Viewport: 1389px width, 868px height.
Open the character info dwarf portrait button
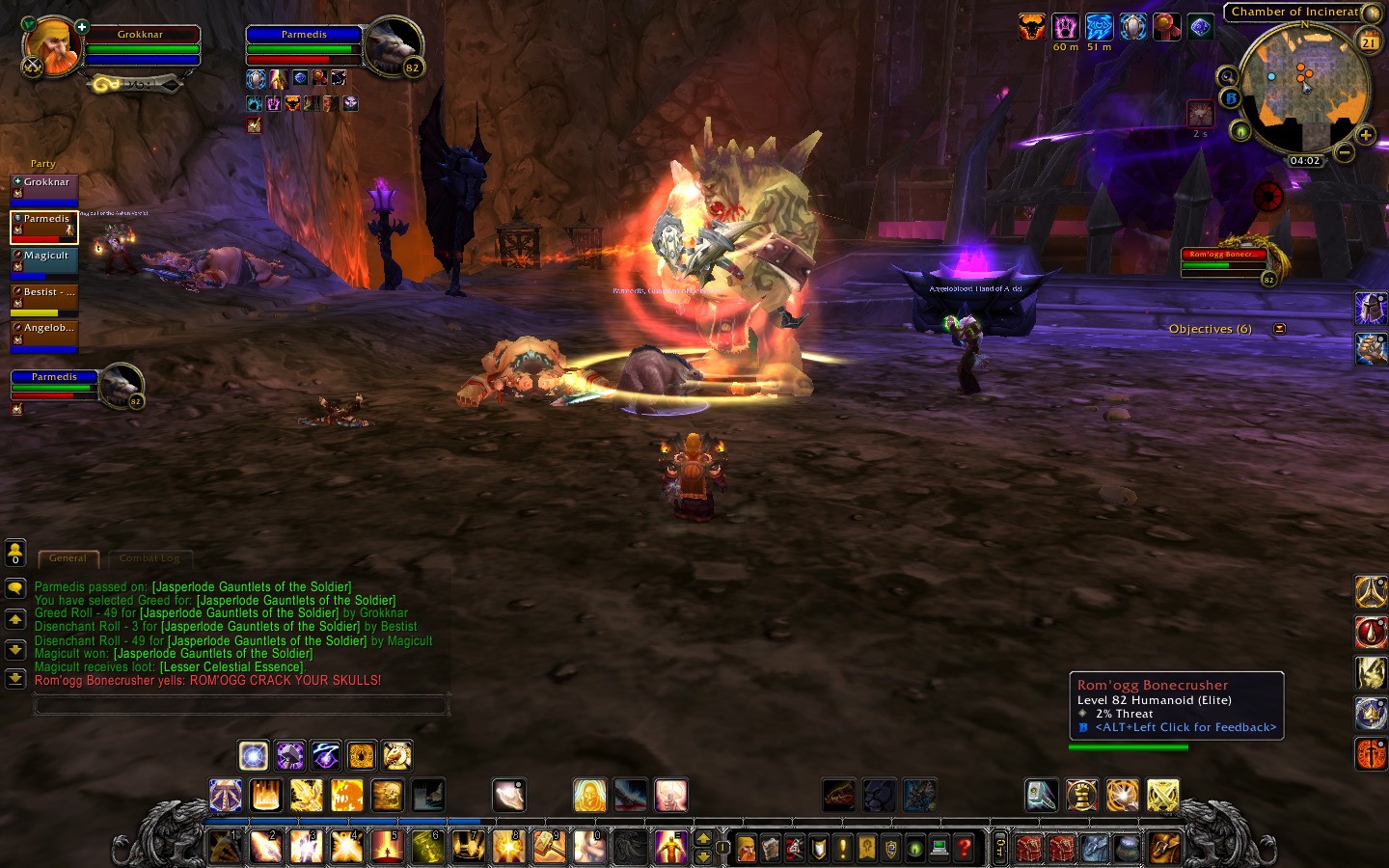747,849
